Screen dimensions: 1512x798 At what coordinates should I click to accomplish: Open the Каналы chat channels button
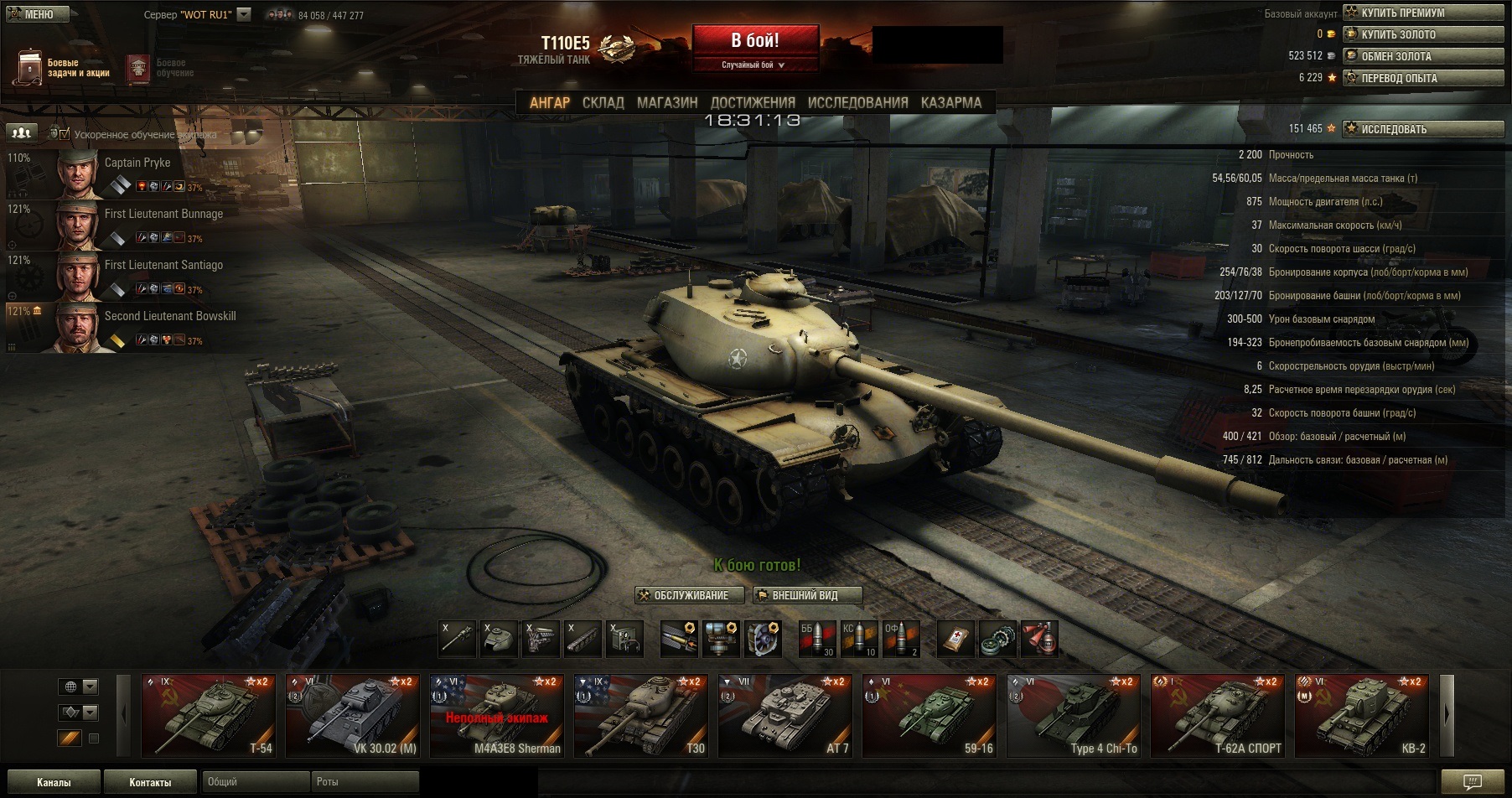pyautogui.click(x=54, y=782)
